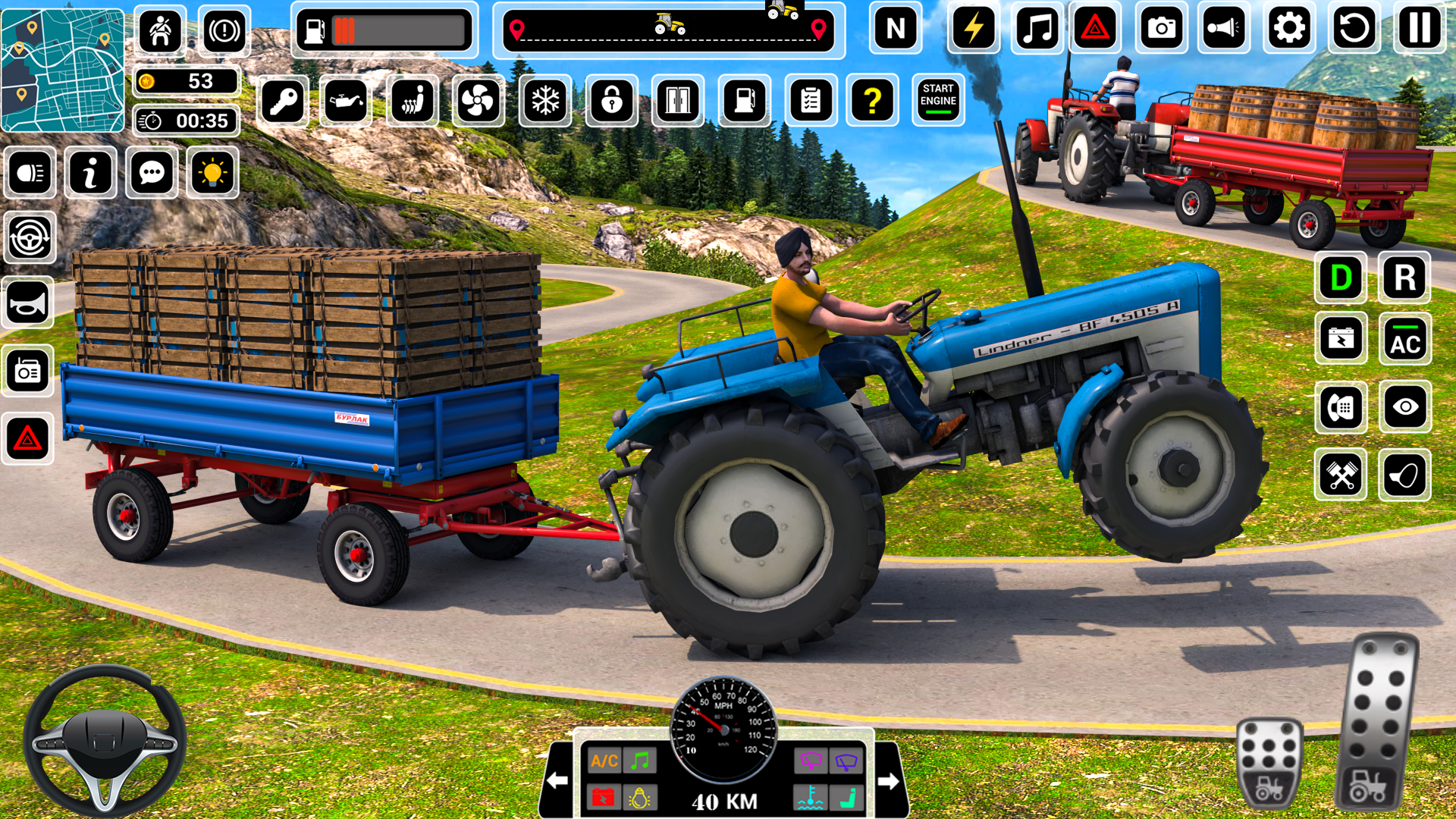Toggle the headlight bulb on the dashboard
Viewport: 1456px width, 819px height.
click(639, 798)
